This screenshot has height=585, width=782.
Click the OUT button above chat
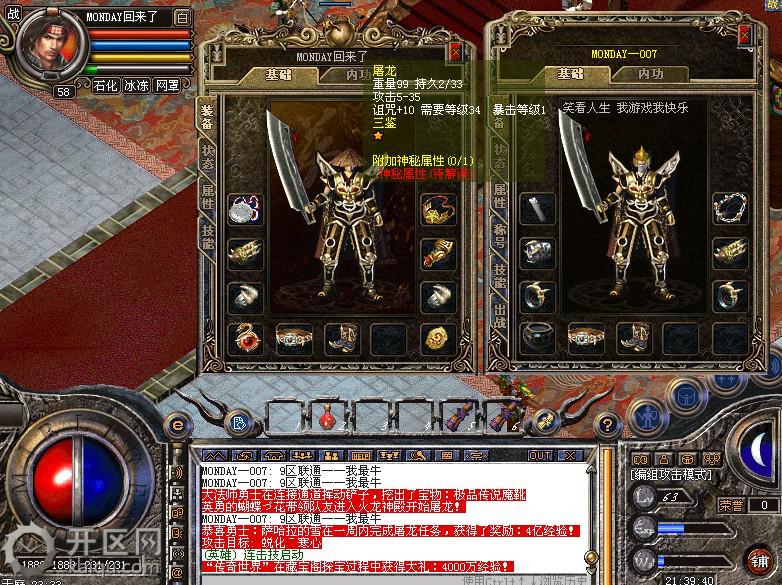click(540, 455)
